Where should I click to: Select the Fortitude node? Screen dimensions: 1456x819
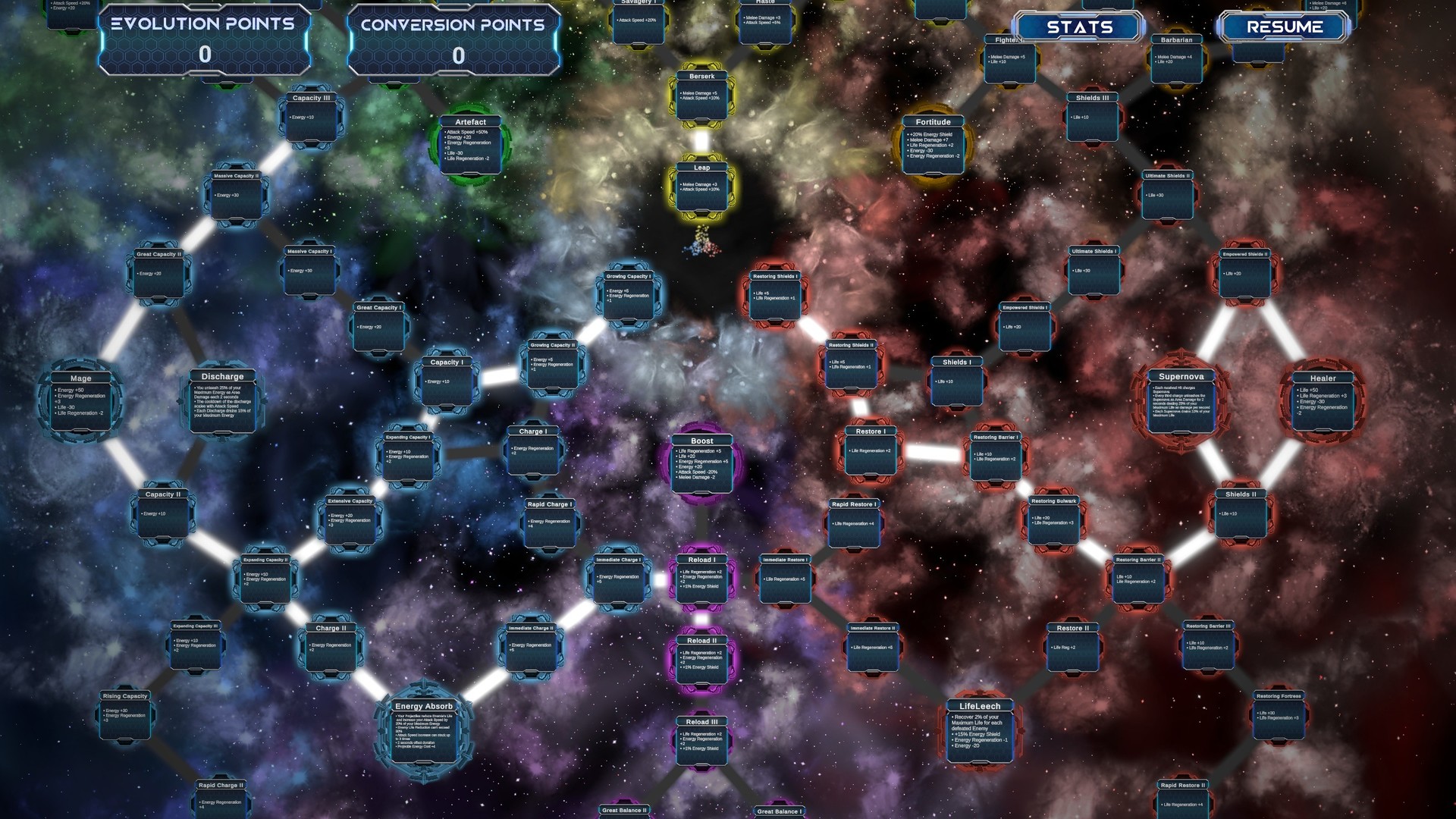(933, 144)
